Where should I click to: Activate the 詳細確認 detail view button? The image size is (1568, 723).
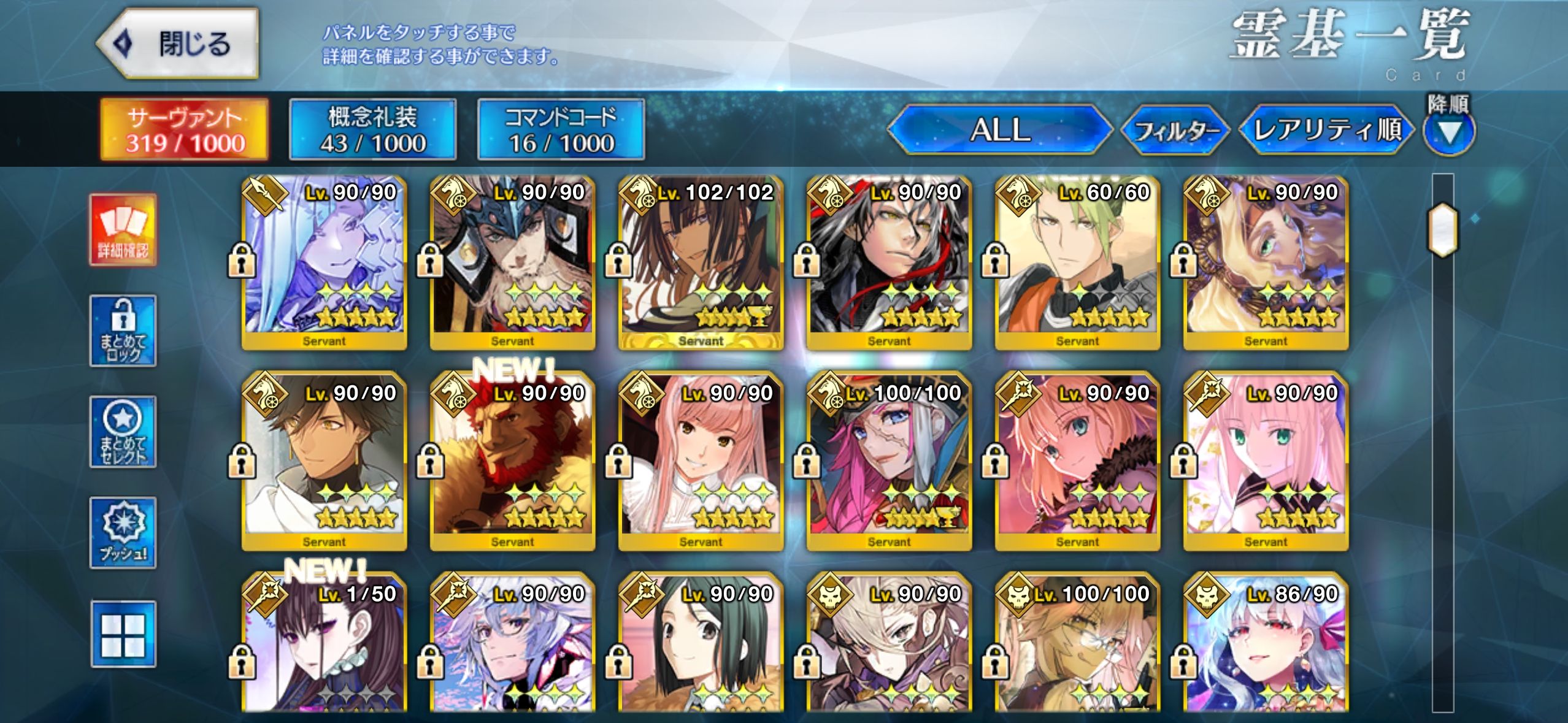(123, 230)
